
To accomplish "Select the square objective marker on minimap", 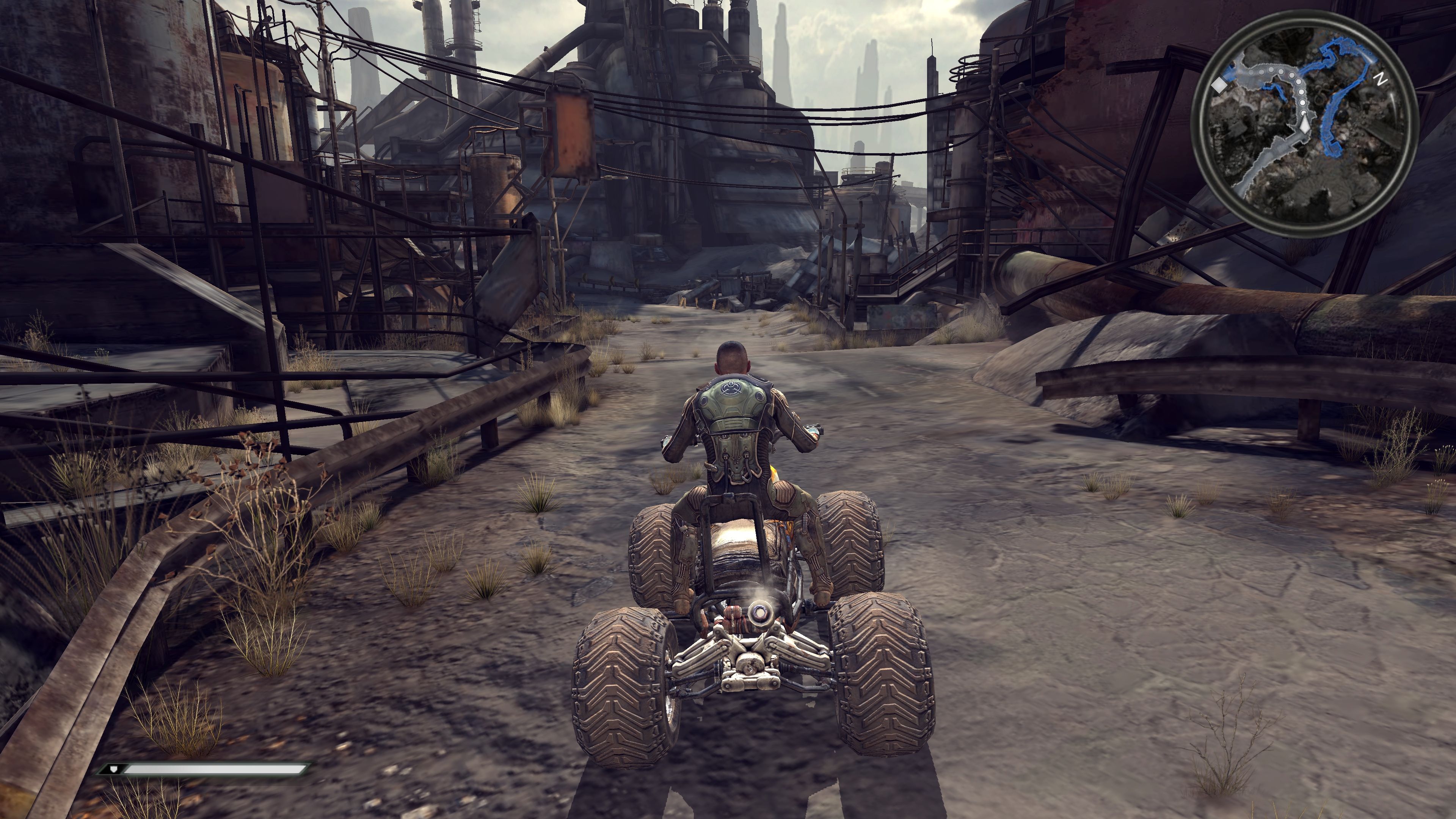I will pyautogui.click(x=1220, y=85).
